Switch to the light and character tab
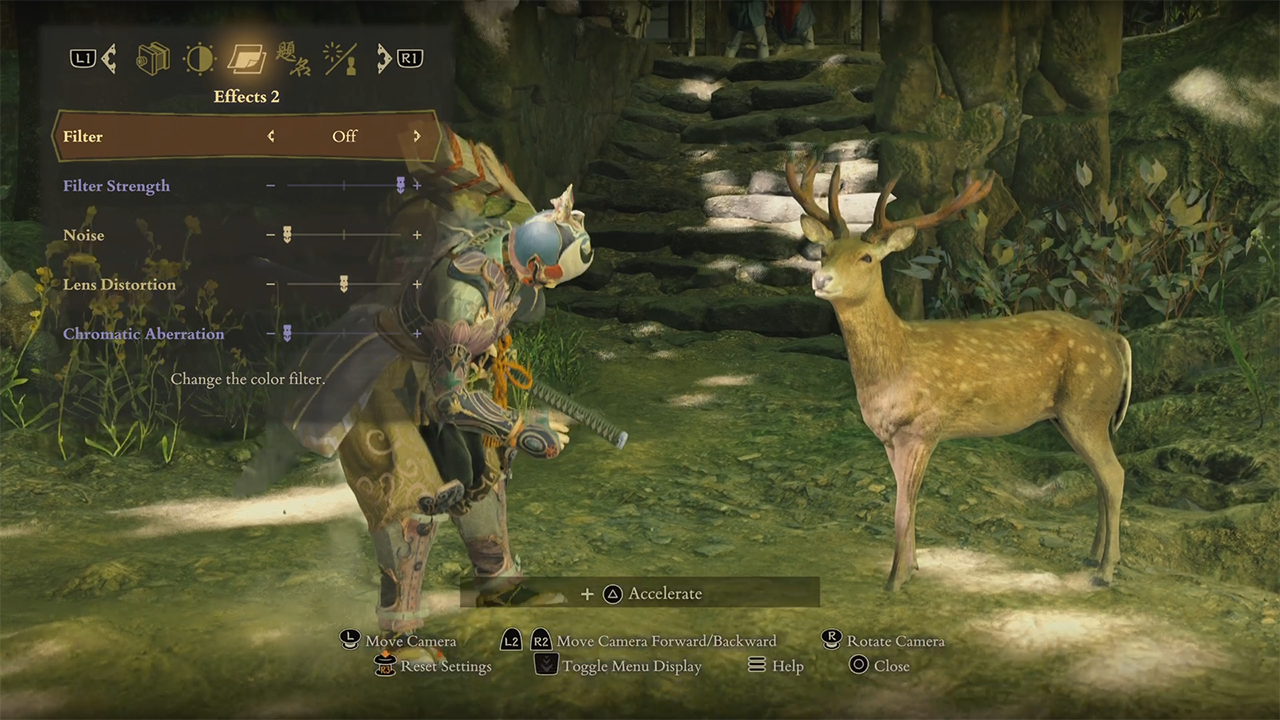The height and width of the screenshot is (720, 1280). 339,59
